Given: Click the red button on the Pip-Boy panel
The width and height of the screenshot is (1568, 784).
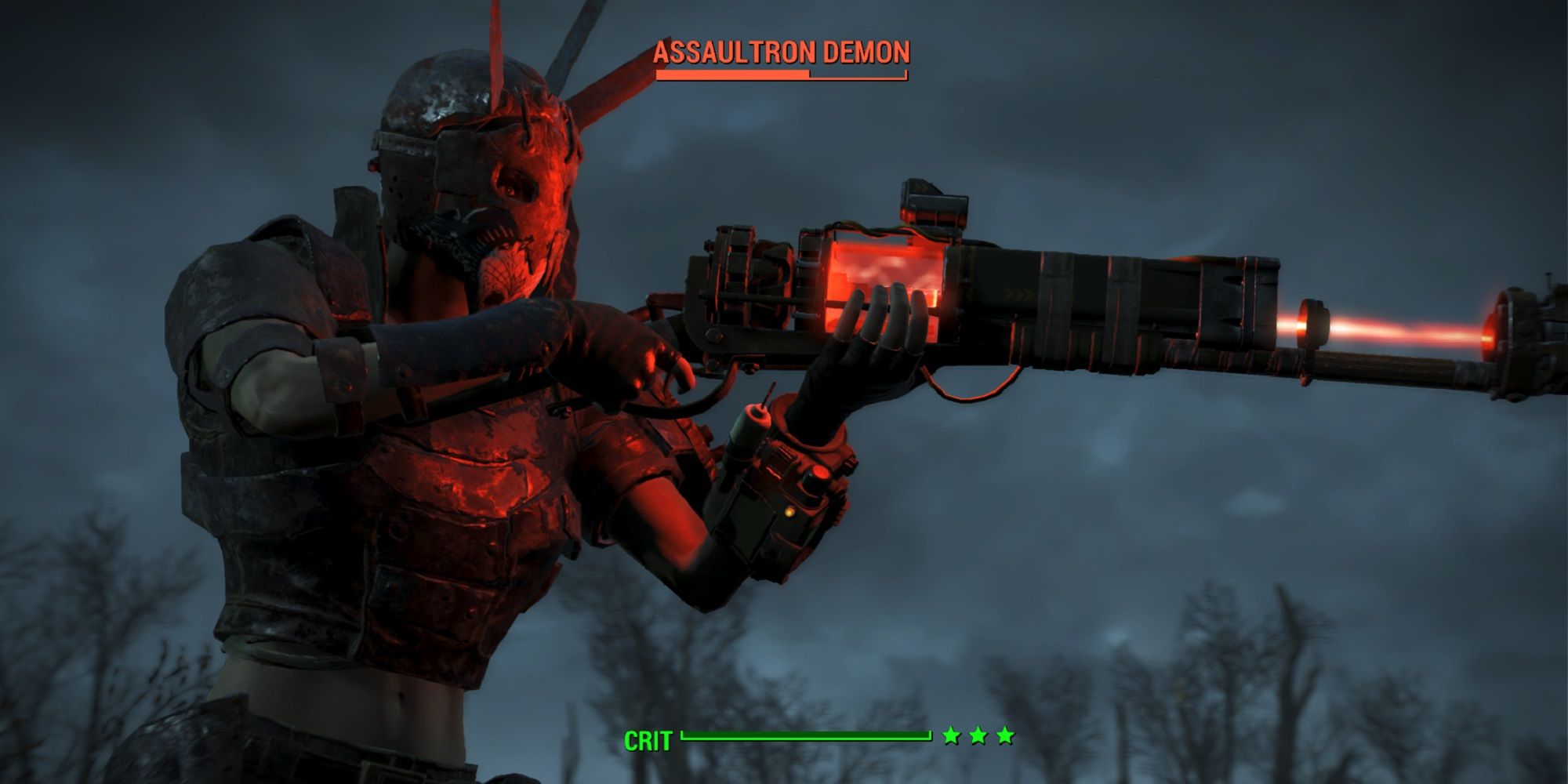Looking at the screenshot, I should coord(820,470).
